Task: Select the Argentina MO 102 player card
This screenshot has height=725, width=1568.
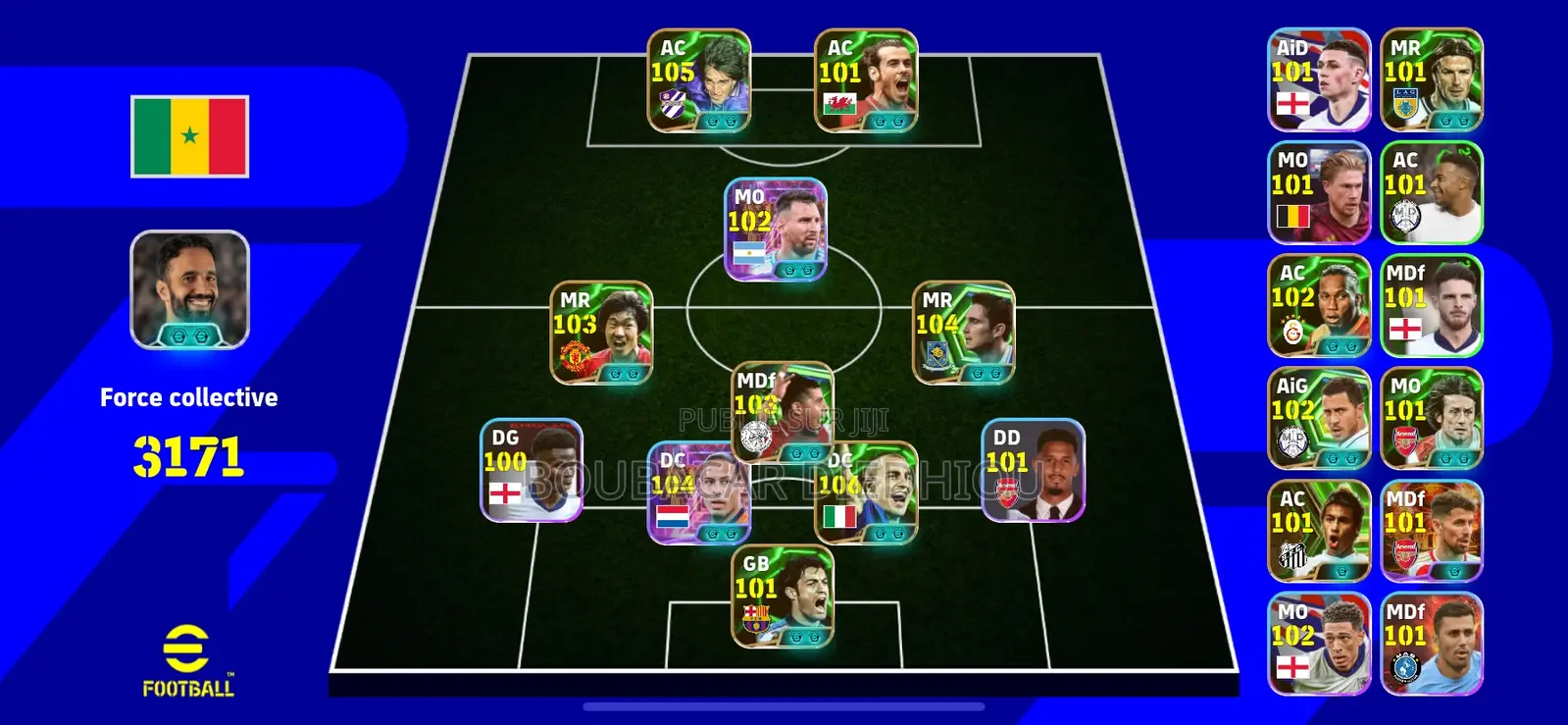Action: pos(776,231)
